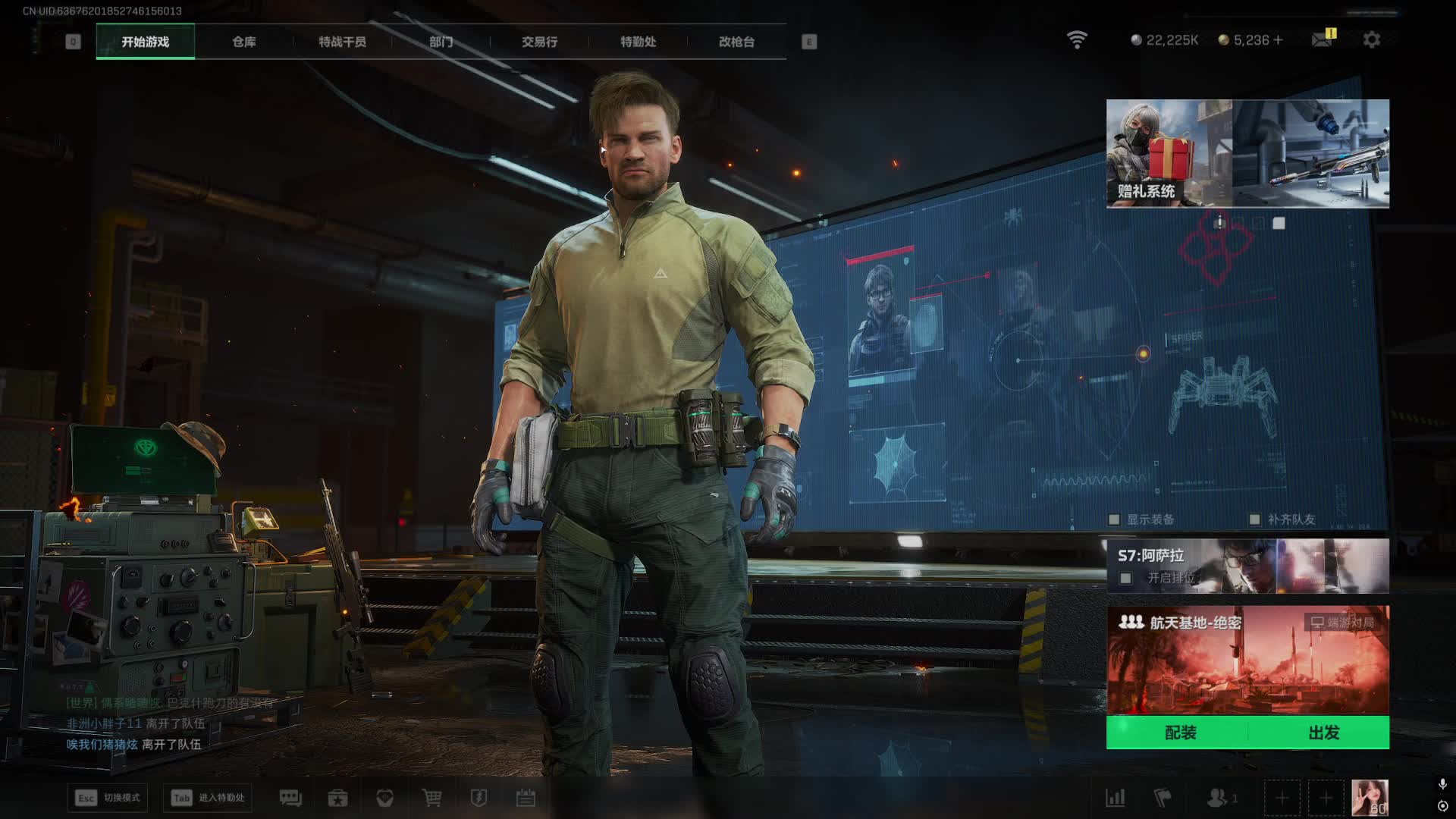Tick the 开启排位 checkbox
Image resolution: width=1456 pixels, height=819 pixels.
click(x=1126, y=579)
